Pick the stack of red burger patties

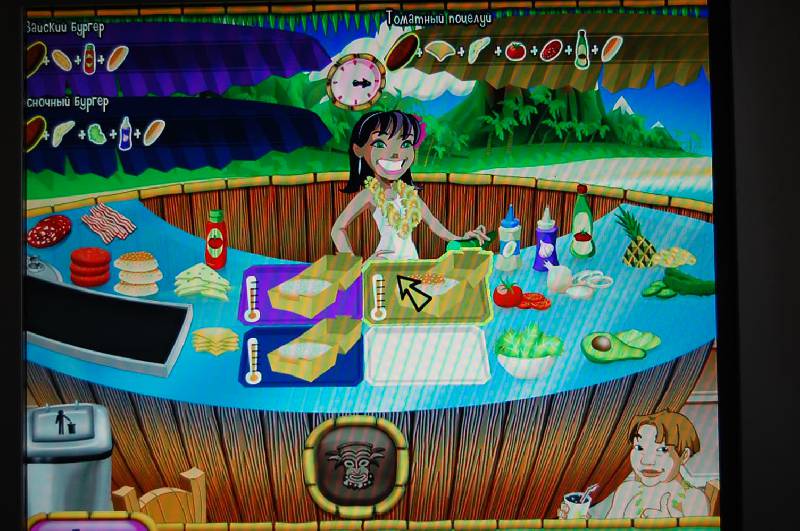point(90,267)
